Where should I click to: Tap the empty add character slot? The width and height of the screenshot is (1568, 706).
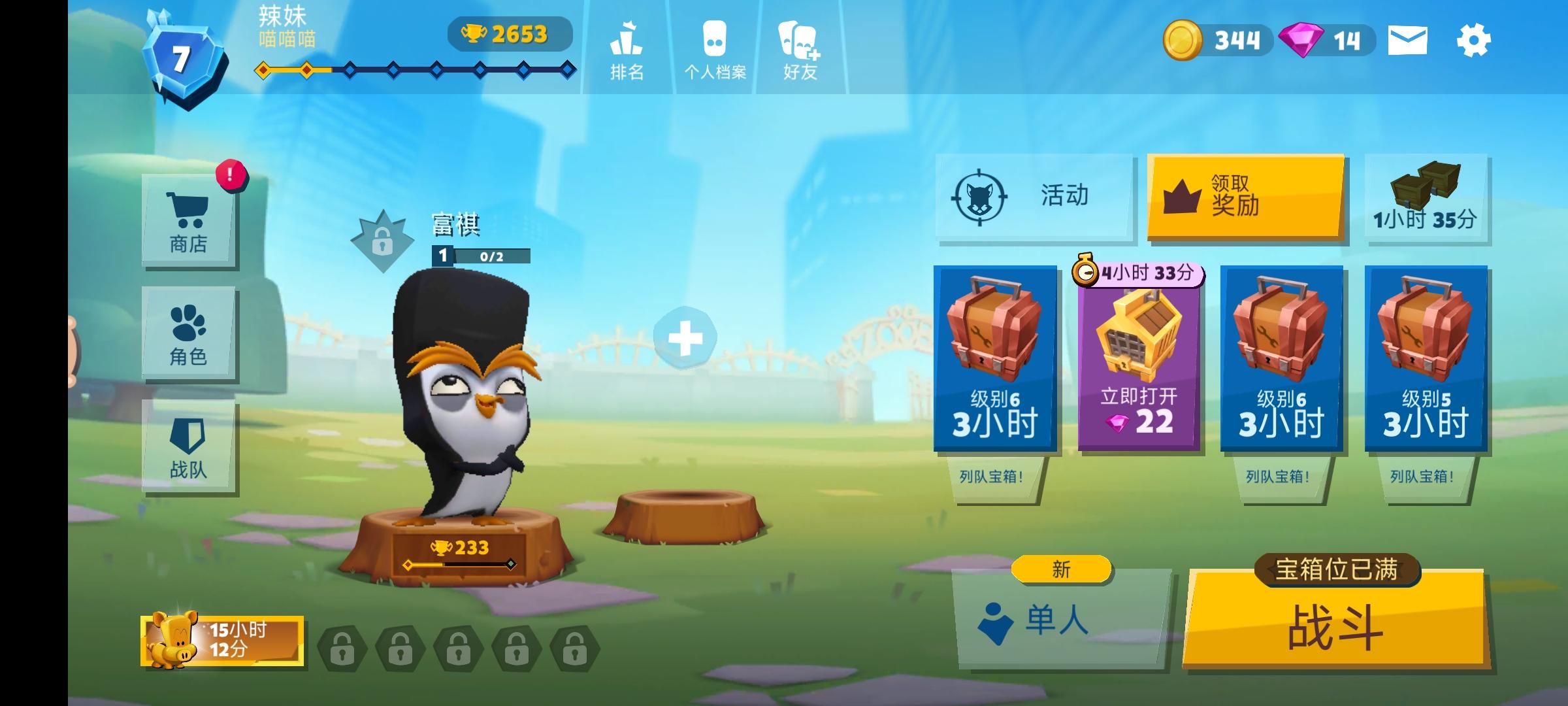(x=684, y=338)
